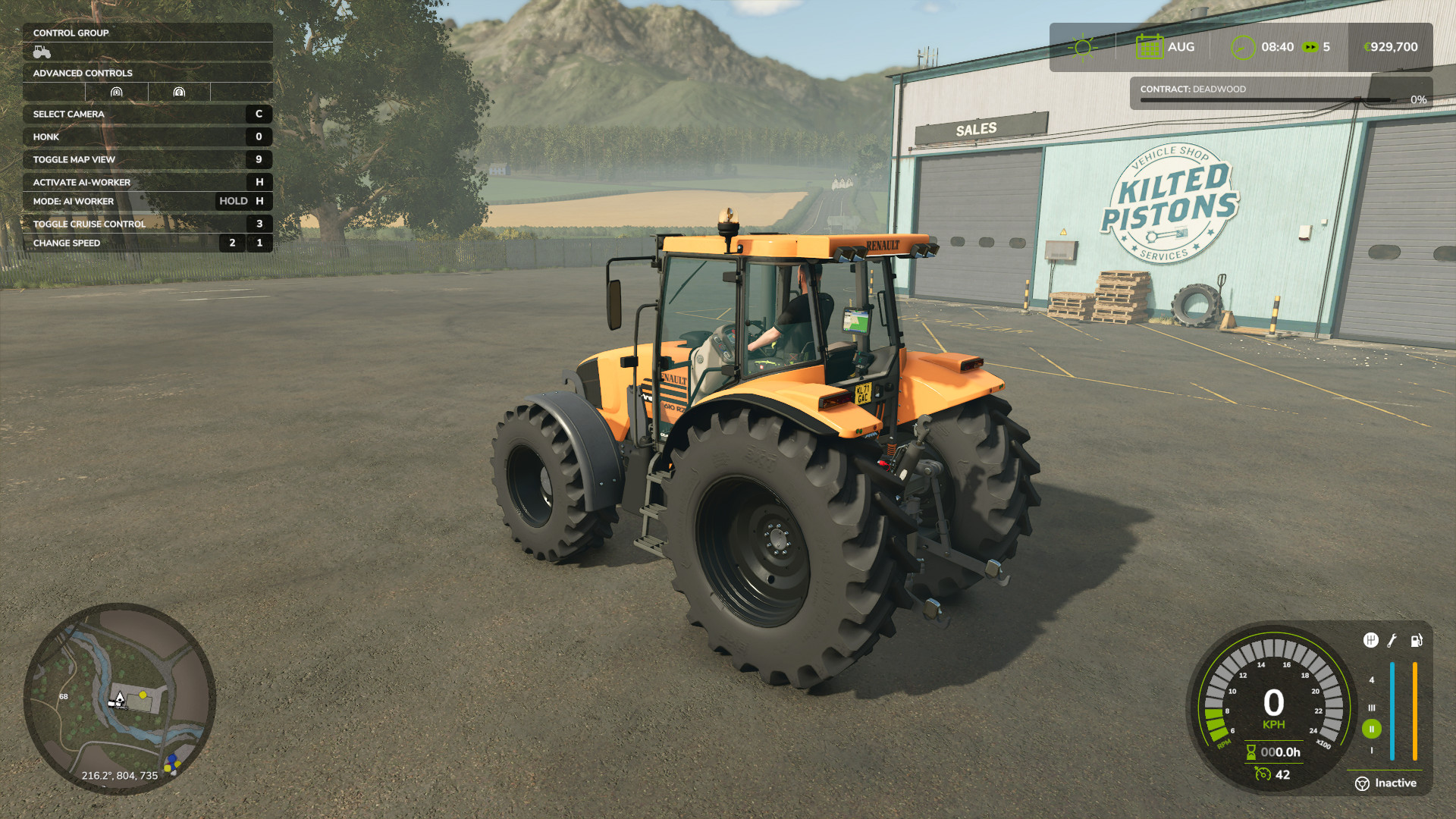Viewport: 1456px width, 819px height.
Task: Select gear group II indicator
Action: [x=1371, y=729]
